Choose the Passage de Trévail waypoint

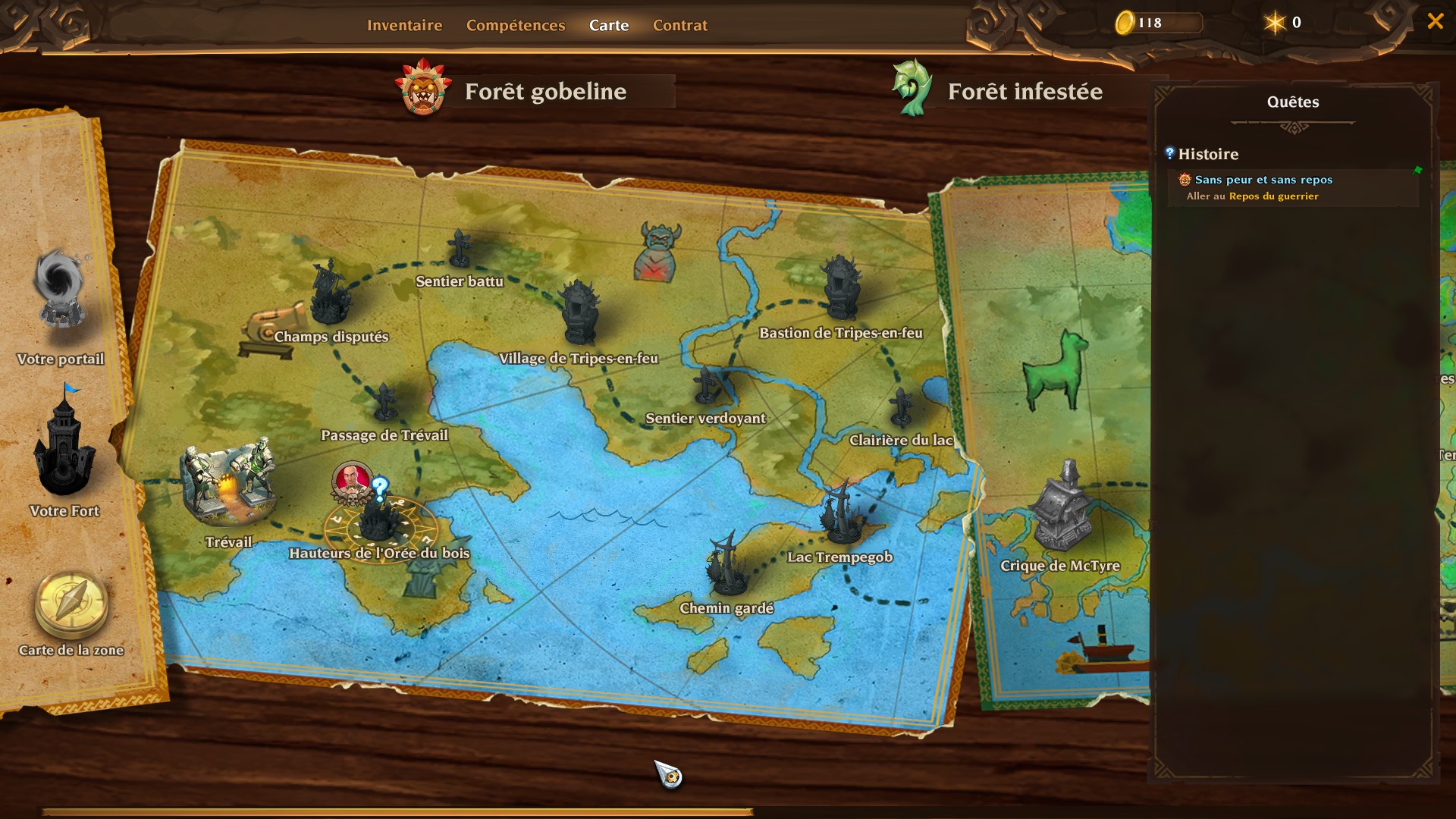[x=384, y=402]
